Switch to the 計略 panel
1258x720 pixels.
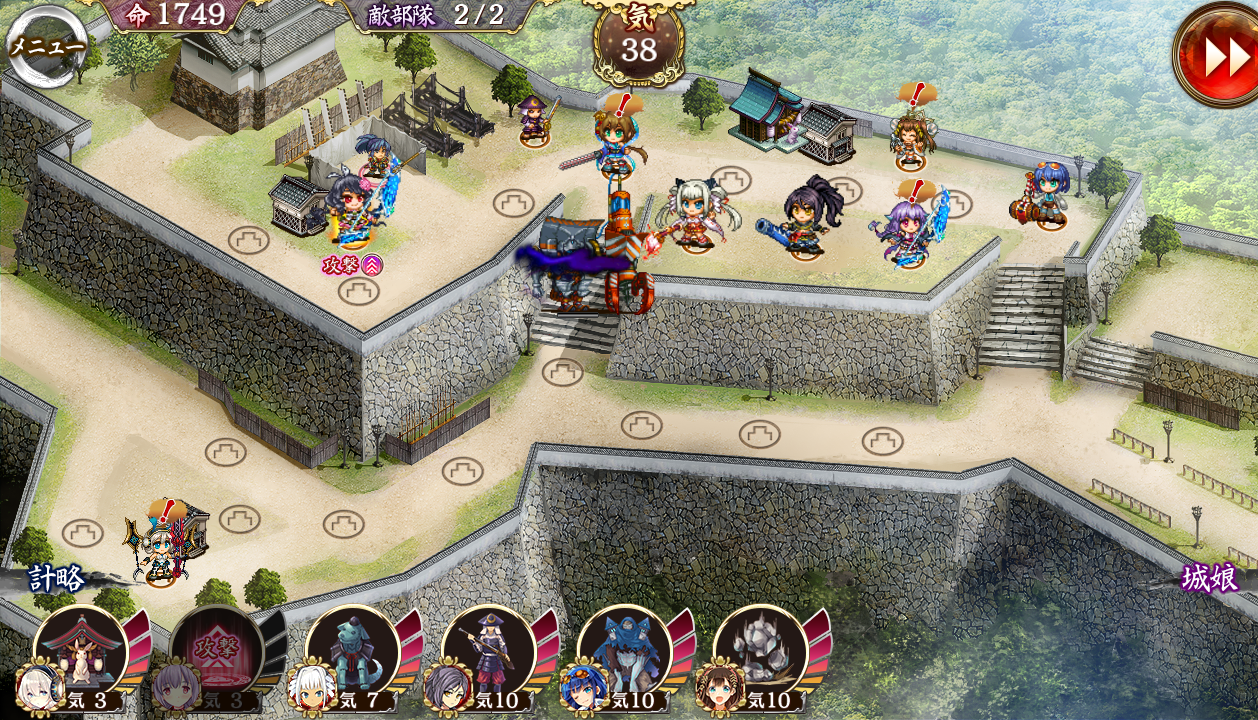coord(56,578)
